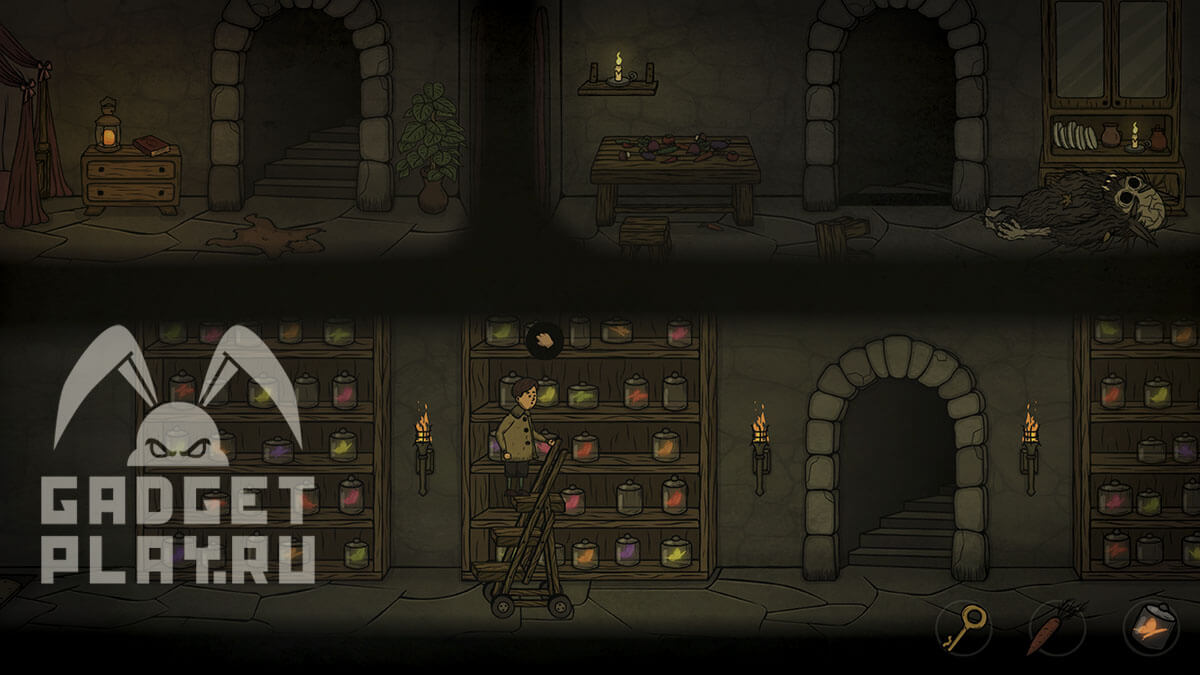Pick the butterfly jar inventory item
This screenshot has height=675, width=1200.
click(1150, 628)
